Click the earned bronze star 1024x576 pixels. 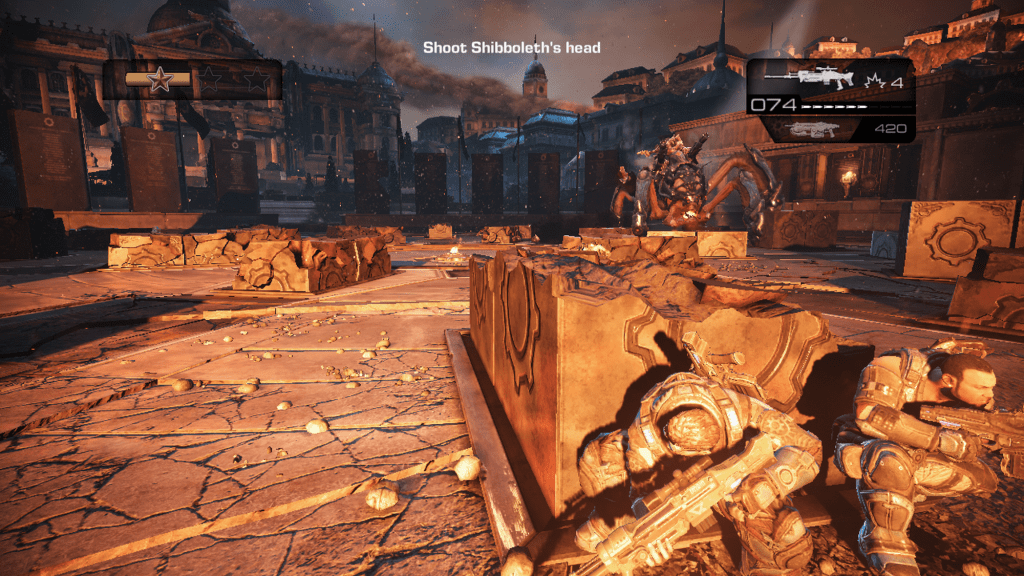[x=158, y=80]
